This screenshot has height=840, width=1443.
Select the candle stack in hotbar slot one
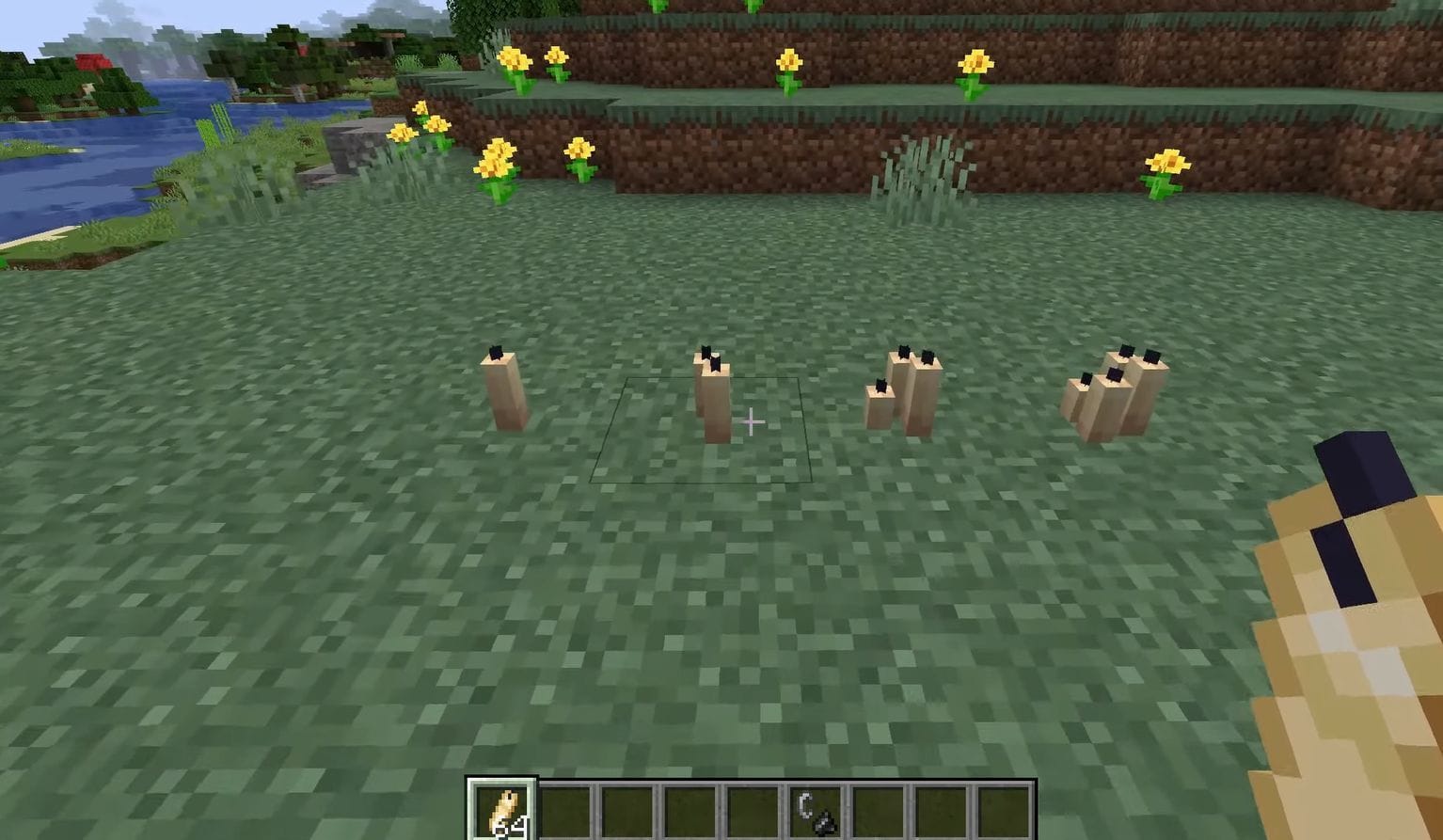click(501, 811)
